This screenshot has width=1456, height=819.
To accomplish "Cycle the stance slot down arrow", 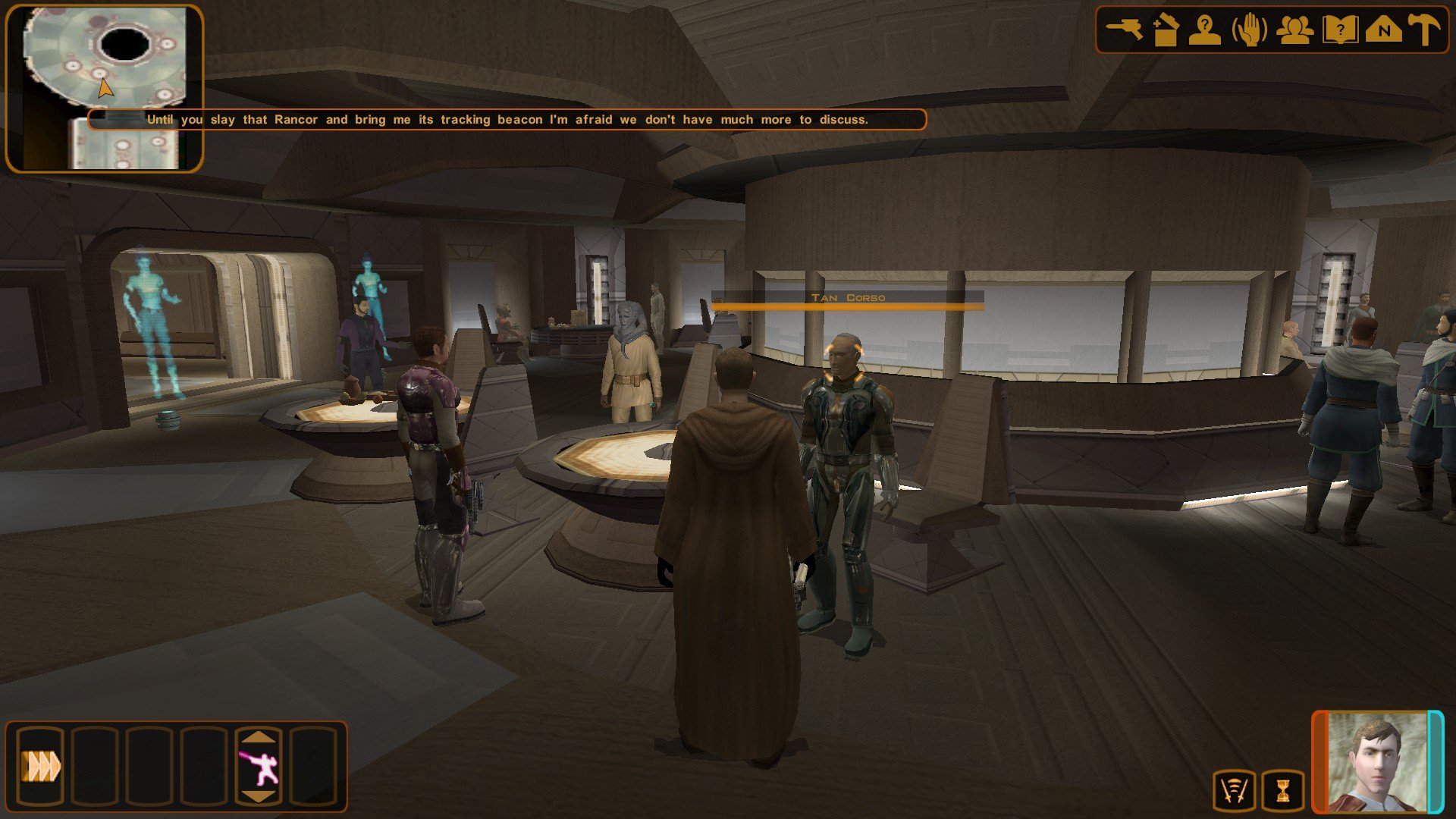I will coord(259,796).
